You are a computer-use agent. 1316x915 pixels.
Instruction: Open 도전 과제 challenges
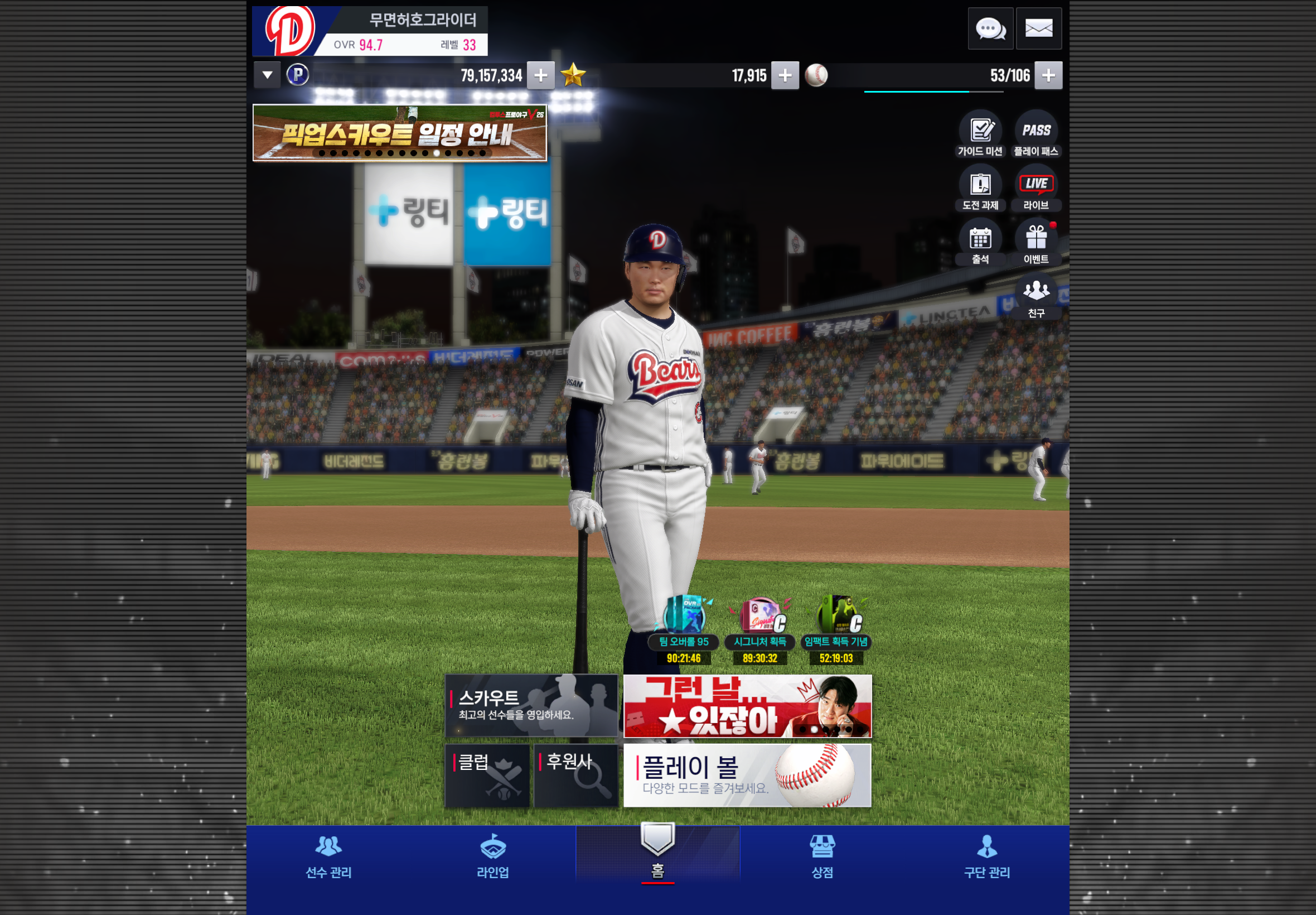tap(980, 188)
